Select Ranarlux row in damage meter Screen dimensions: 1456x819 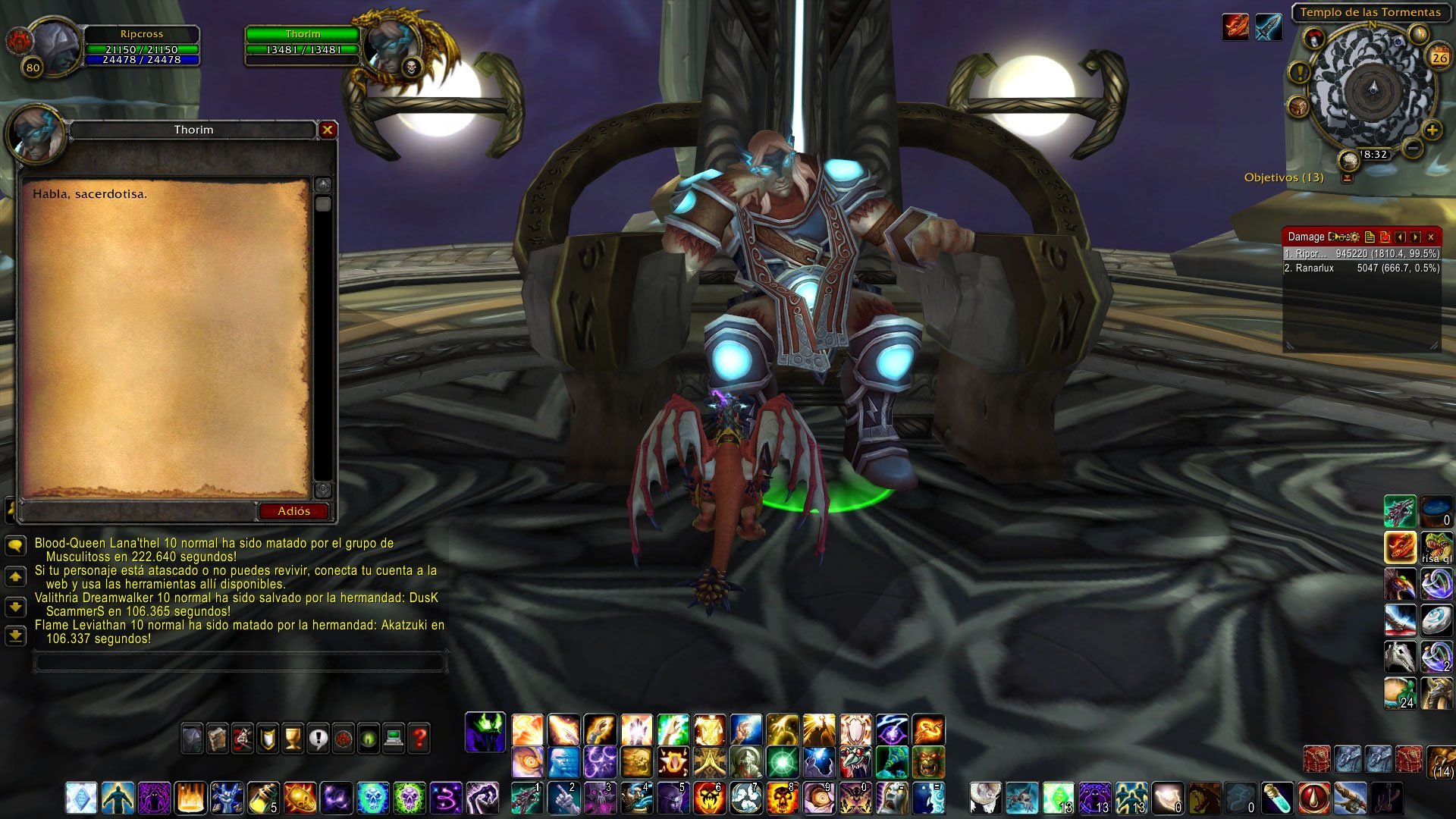click(1361, 268)
